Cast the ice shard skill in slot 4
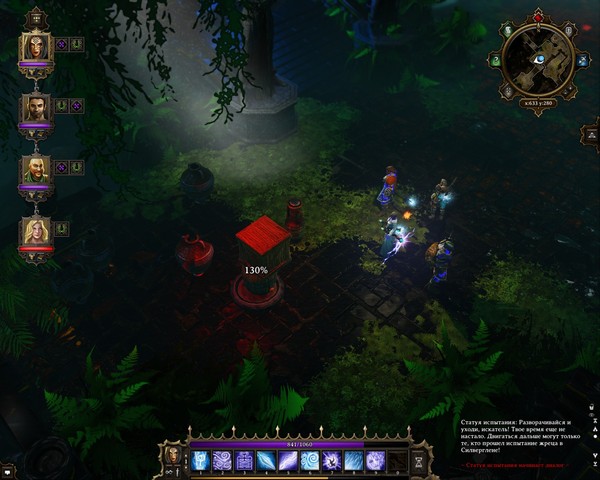This screenshot has height=480, width=600. [x=266, y=460]
